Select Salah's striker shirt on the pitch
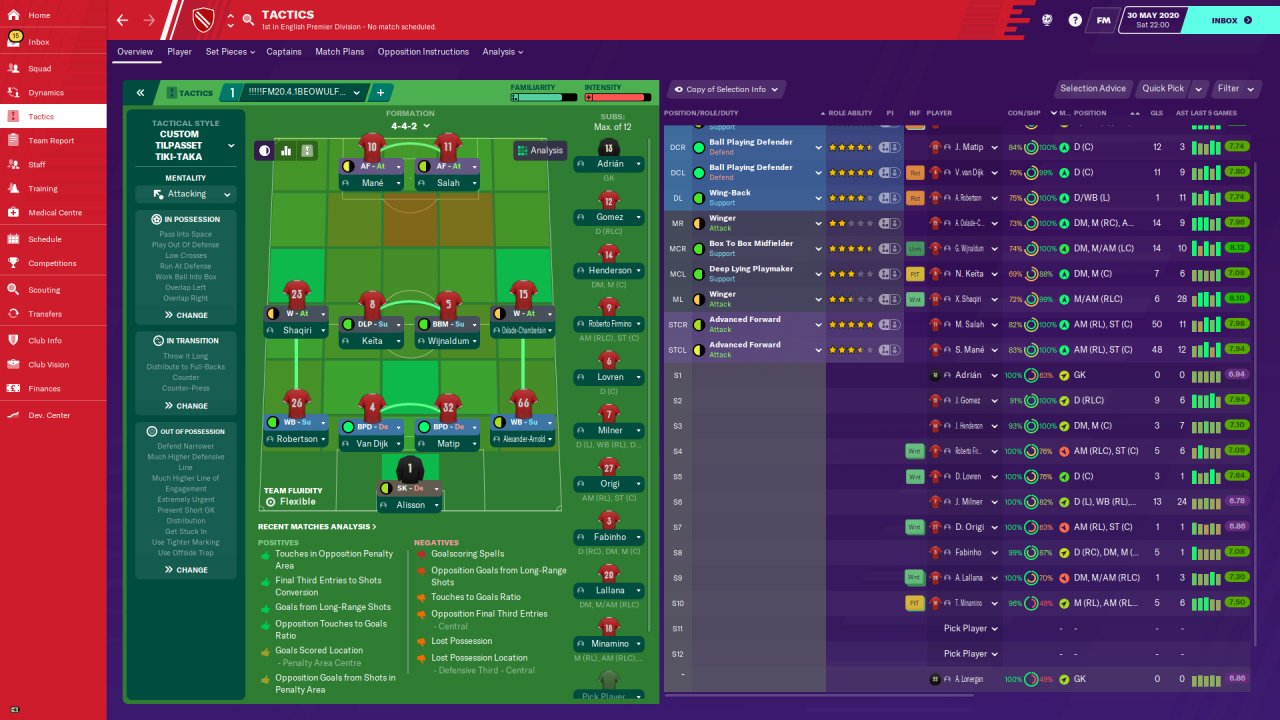Image resolution: width=1280 pixels, height=720 pixels. pos(448,145)
